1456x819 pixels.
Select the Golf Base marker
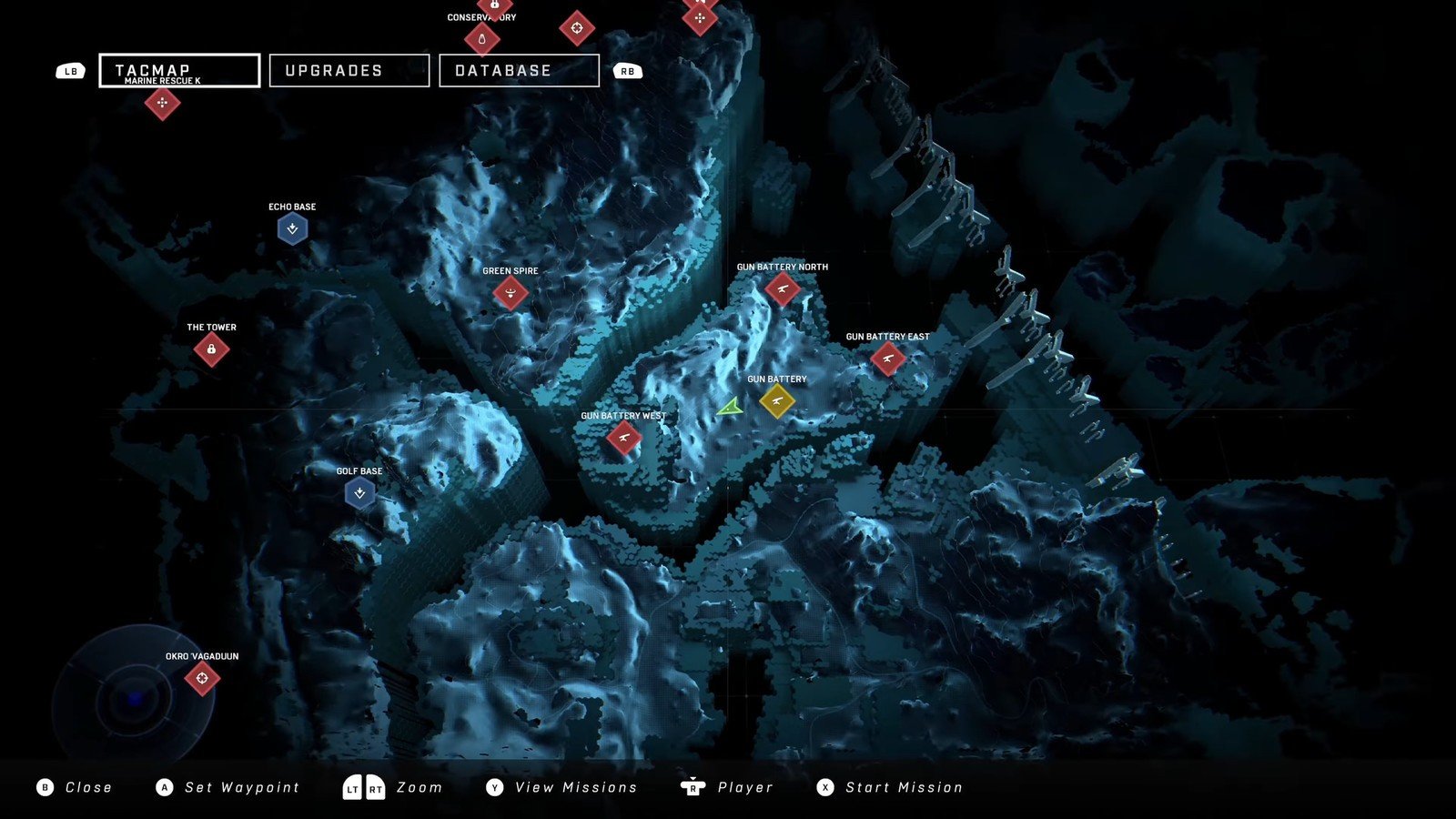359,493
